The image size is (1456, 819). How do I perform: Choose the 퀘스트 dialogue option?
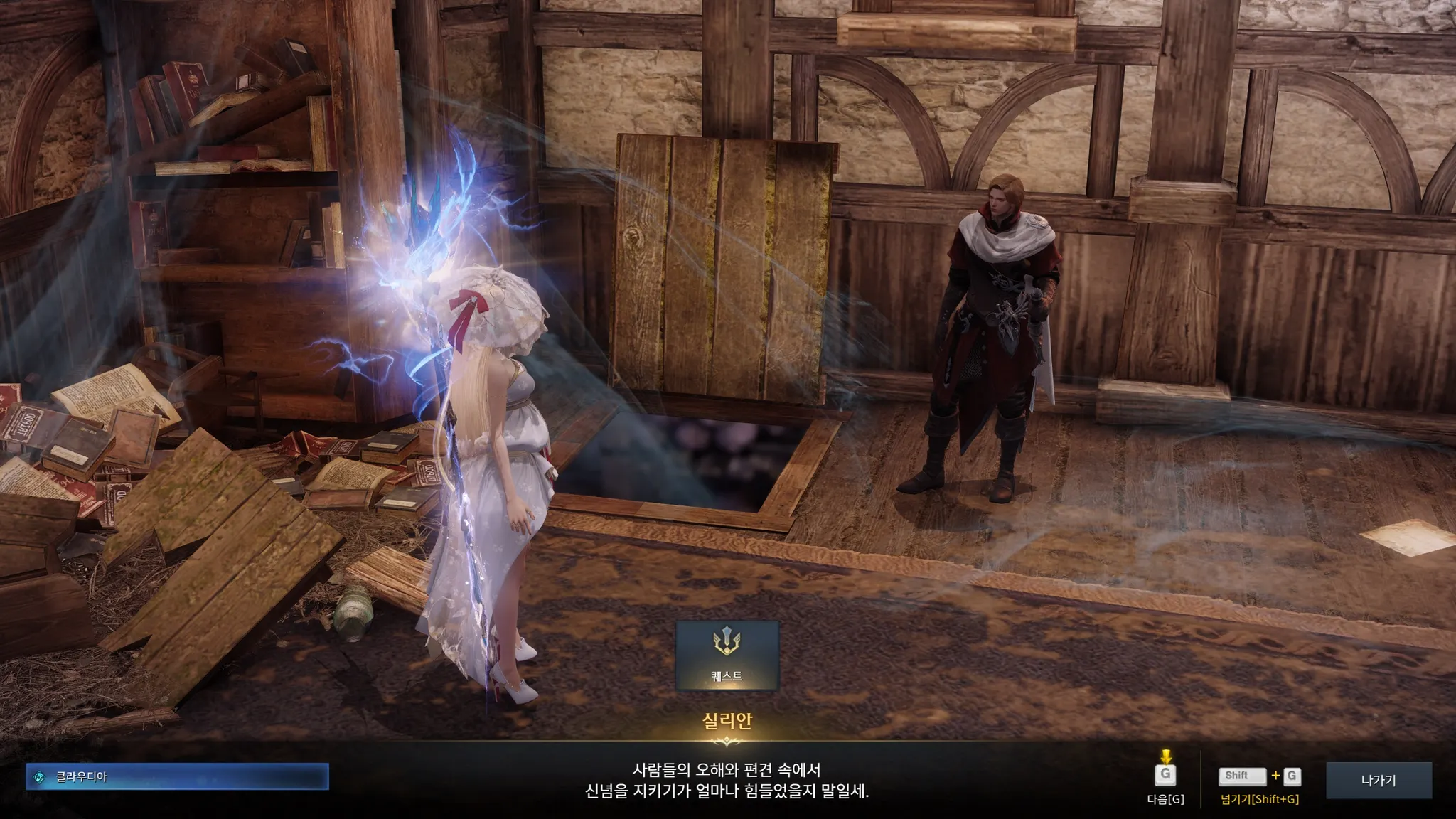point(727,655)
